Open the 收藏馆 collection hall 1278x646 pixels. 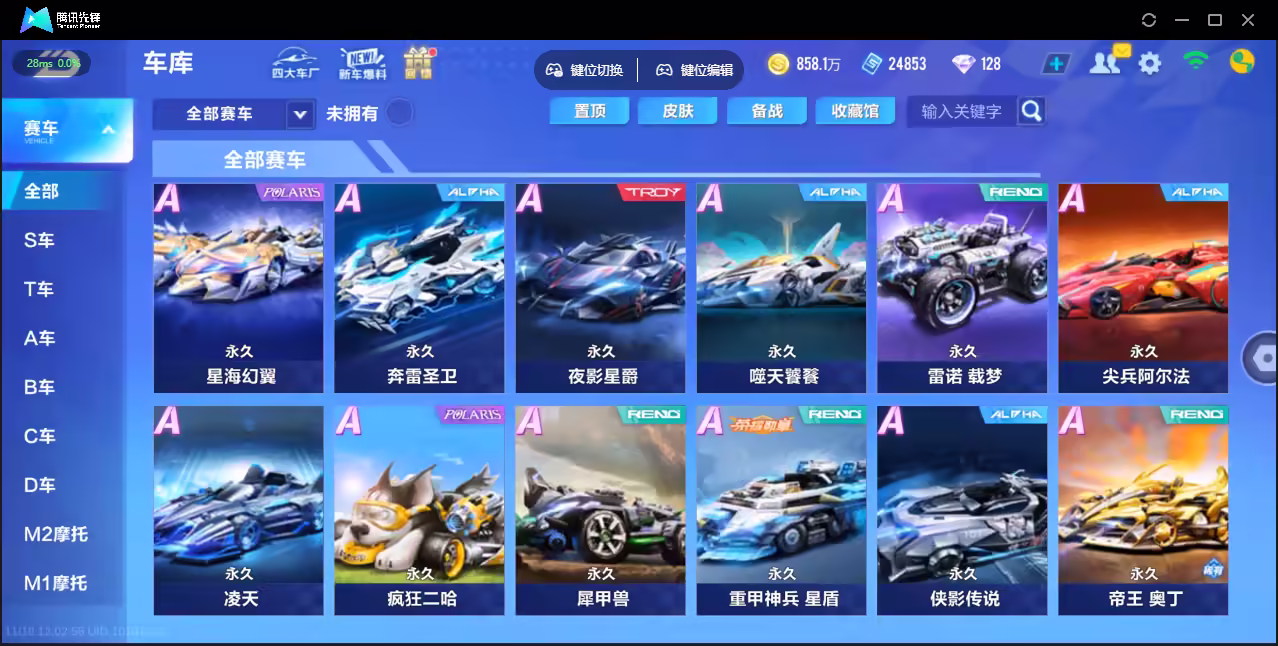[x=855, y=111]
